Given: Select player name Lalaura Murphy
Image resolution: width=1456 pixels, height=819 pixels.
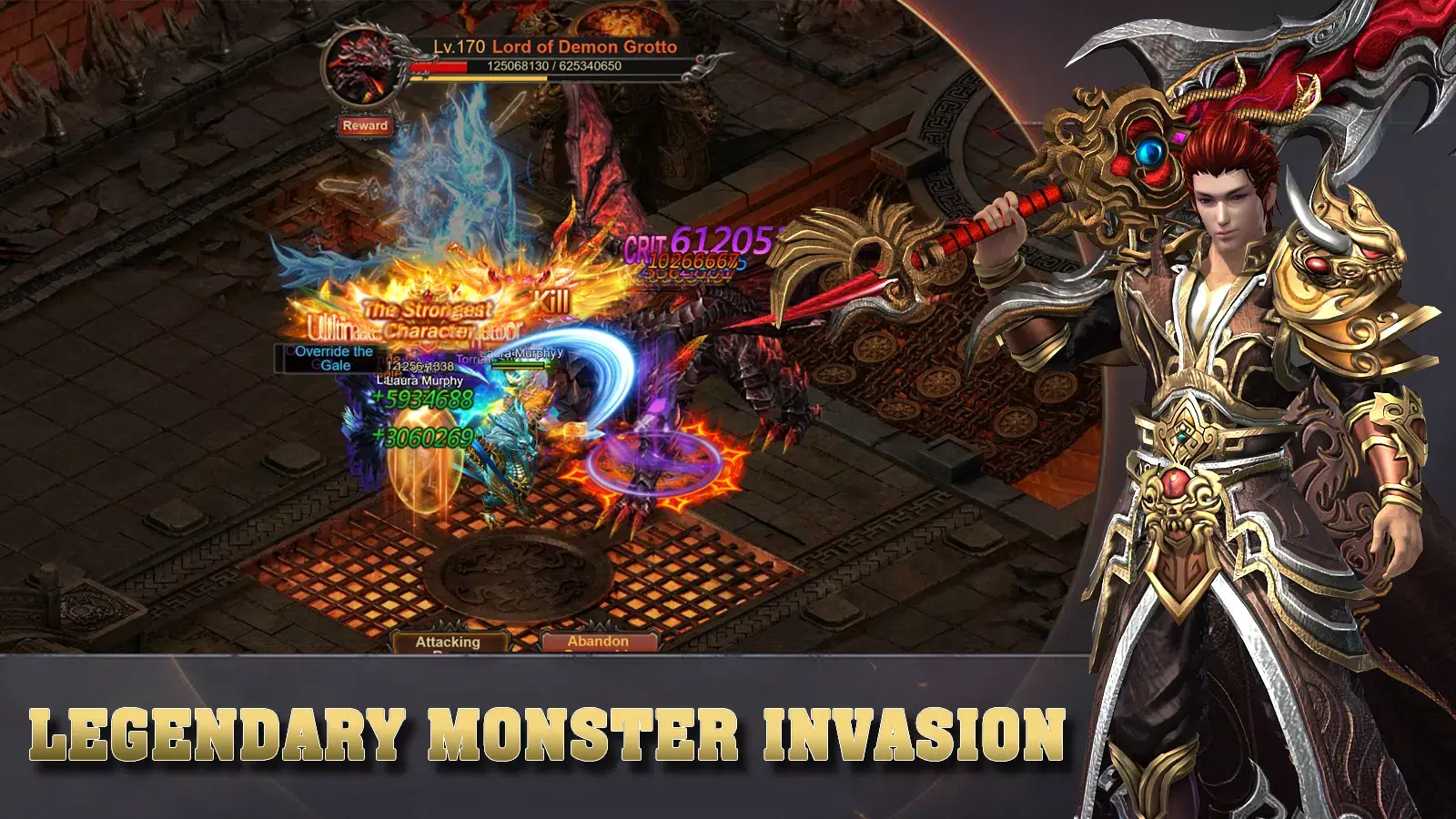Looking at the screenshot, I should click(419, 379).
